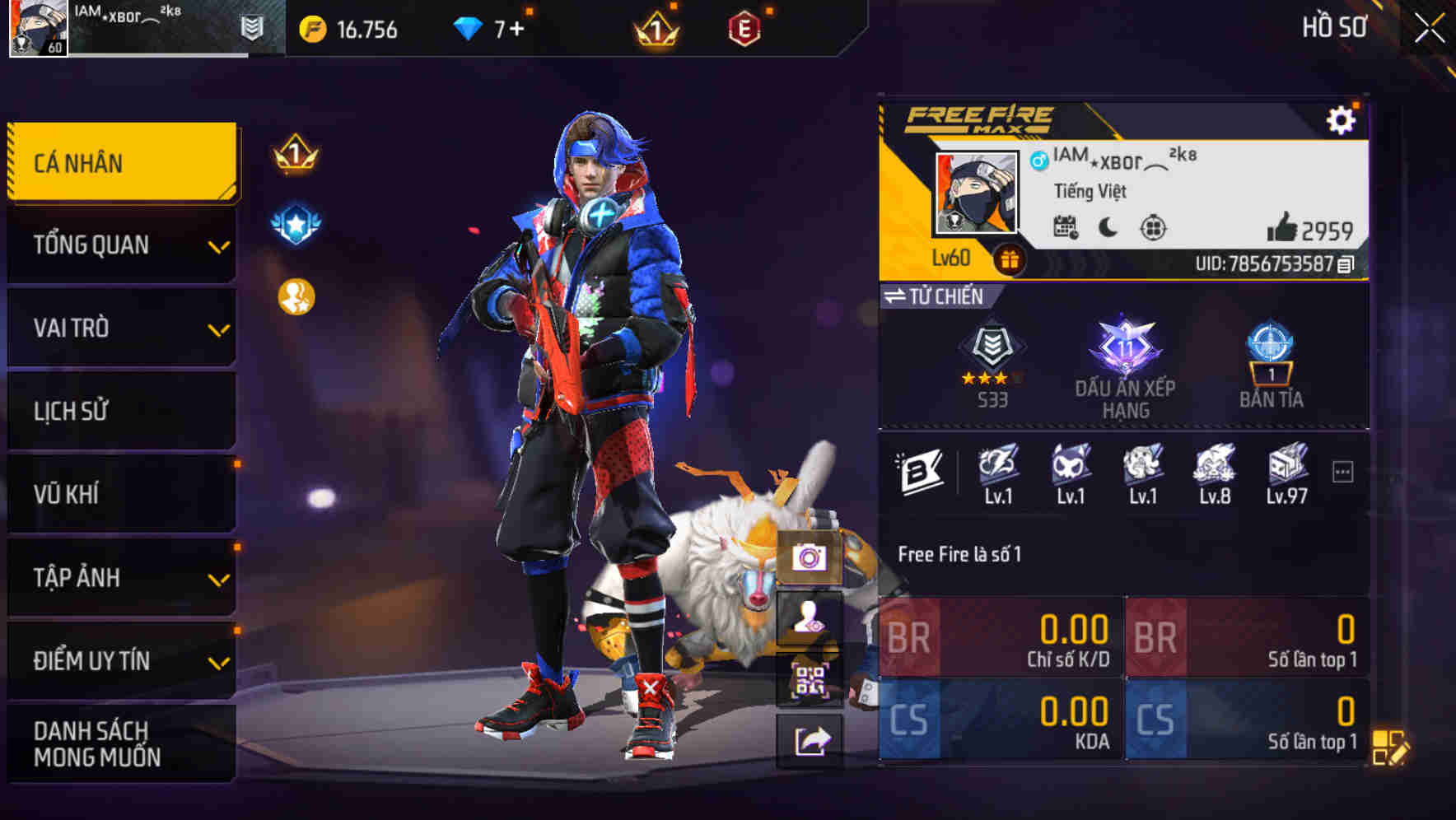The height and width of the screenshot is (820, 1456).
Task: Open DANH SÁCH MONG MUỐN
Action: click(x=120, y=745)
